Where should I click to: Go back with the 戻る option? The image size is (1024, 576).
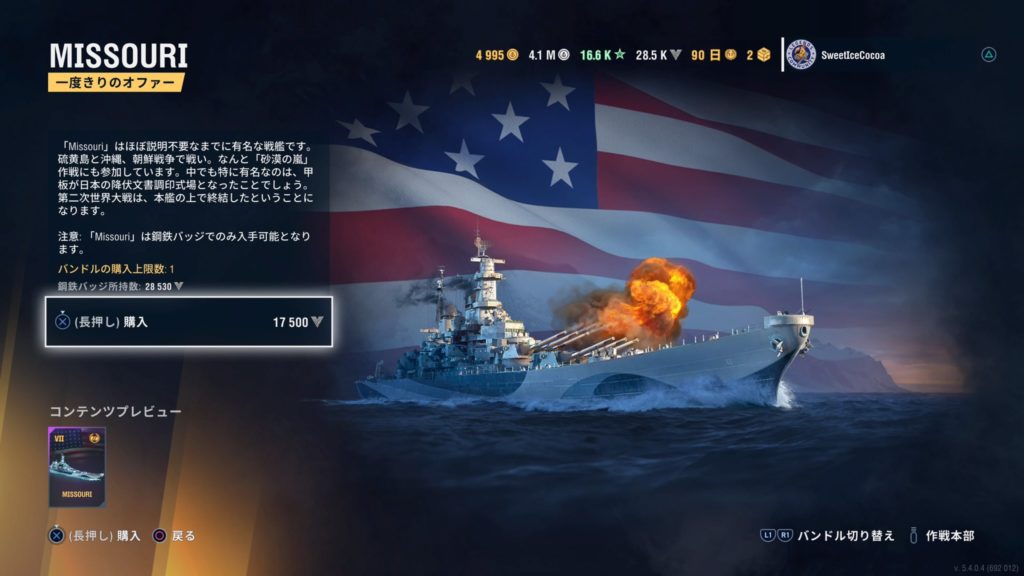pos(174,536)
